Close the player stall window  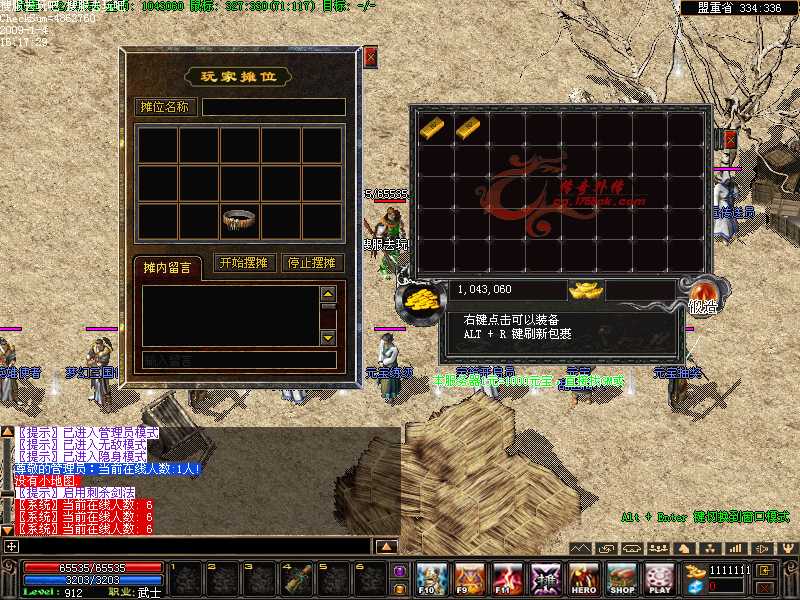371,57
